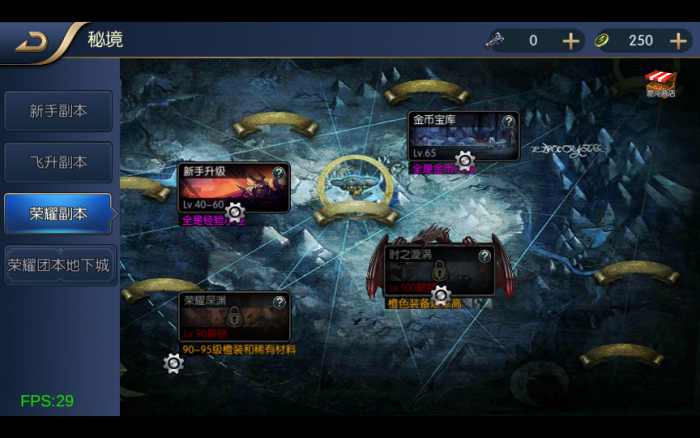The height and width of the screenshot is (438, 700).
Task: Switch to the 飞升副本 tab
Action: (58, 162)
